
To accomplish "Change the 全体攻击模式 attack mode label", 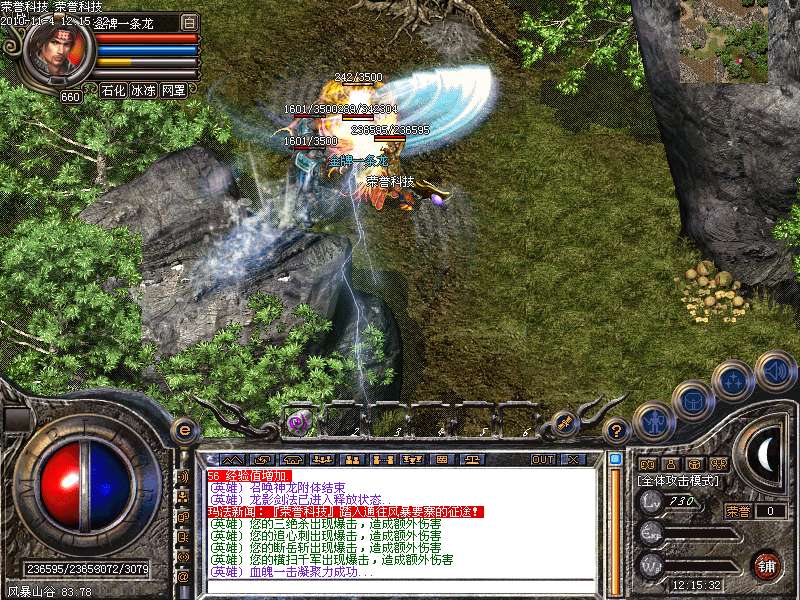I will click(677, 481).
